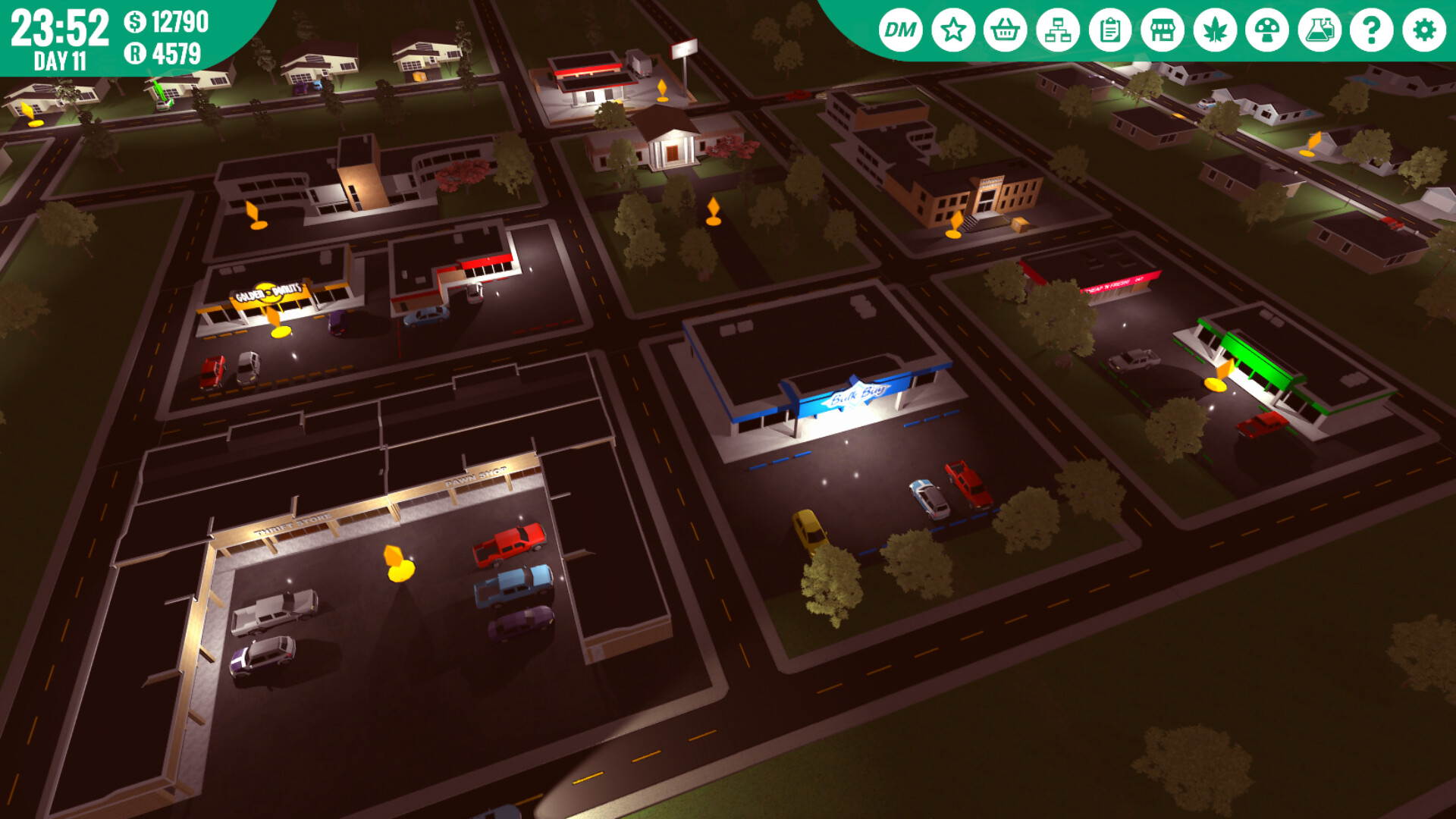
Task: Open the clipboard task list
Action: point(1110,30)
